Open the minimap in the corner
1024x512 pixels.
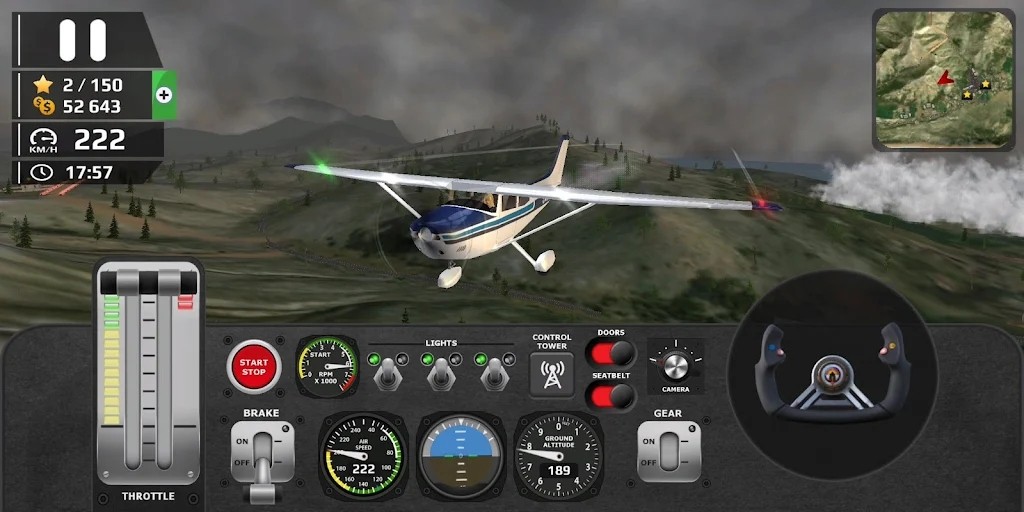tap(944, 80)
